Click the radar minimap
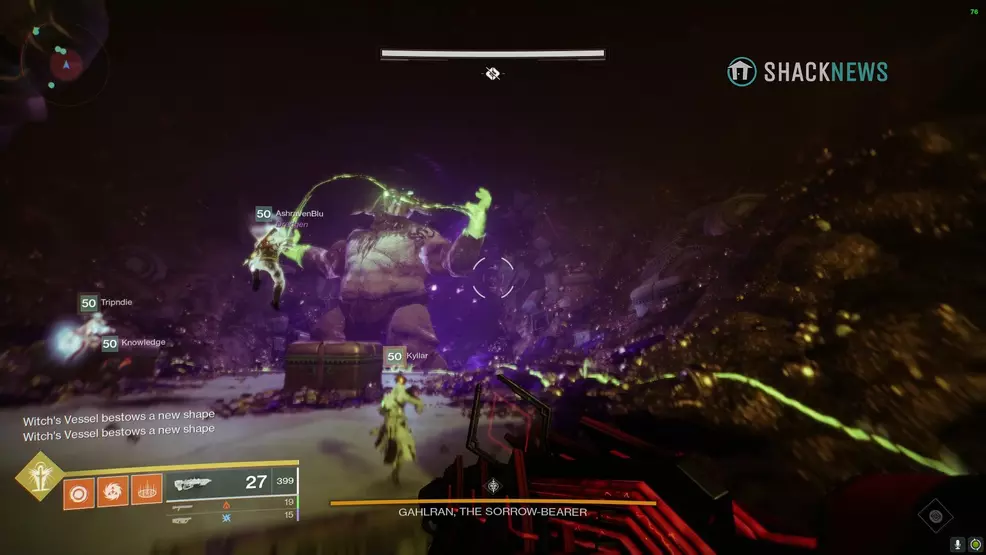The image size is (986, 555). click(66, 65)
